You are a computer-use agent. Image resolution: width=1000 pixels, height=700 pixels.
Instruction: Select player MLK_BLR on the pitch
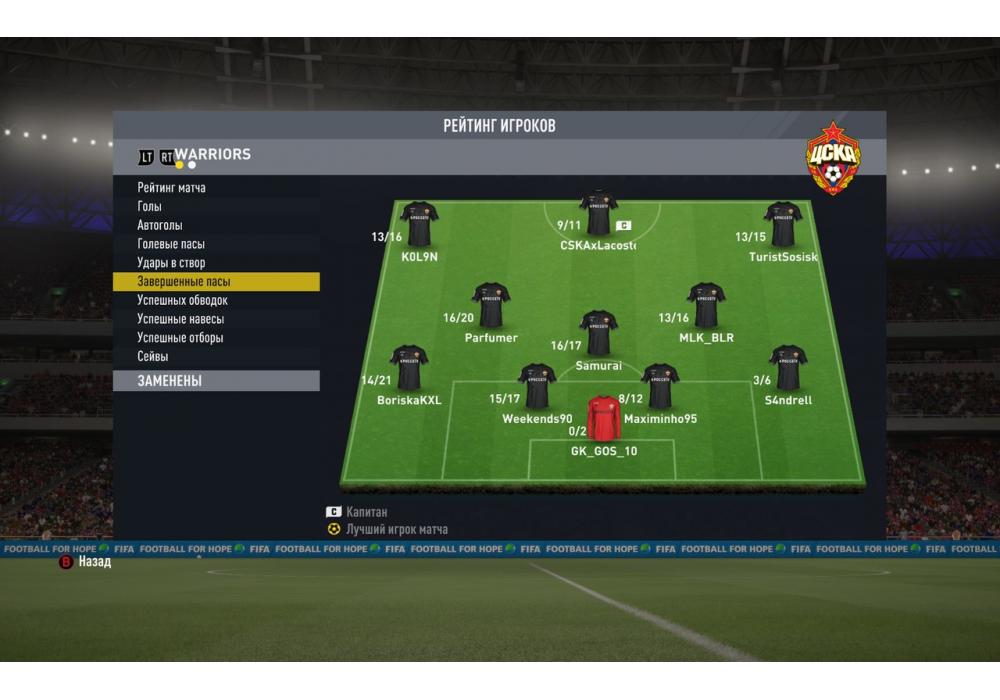(706, 305)
